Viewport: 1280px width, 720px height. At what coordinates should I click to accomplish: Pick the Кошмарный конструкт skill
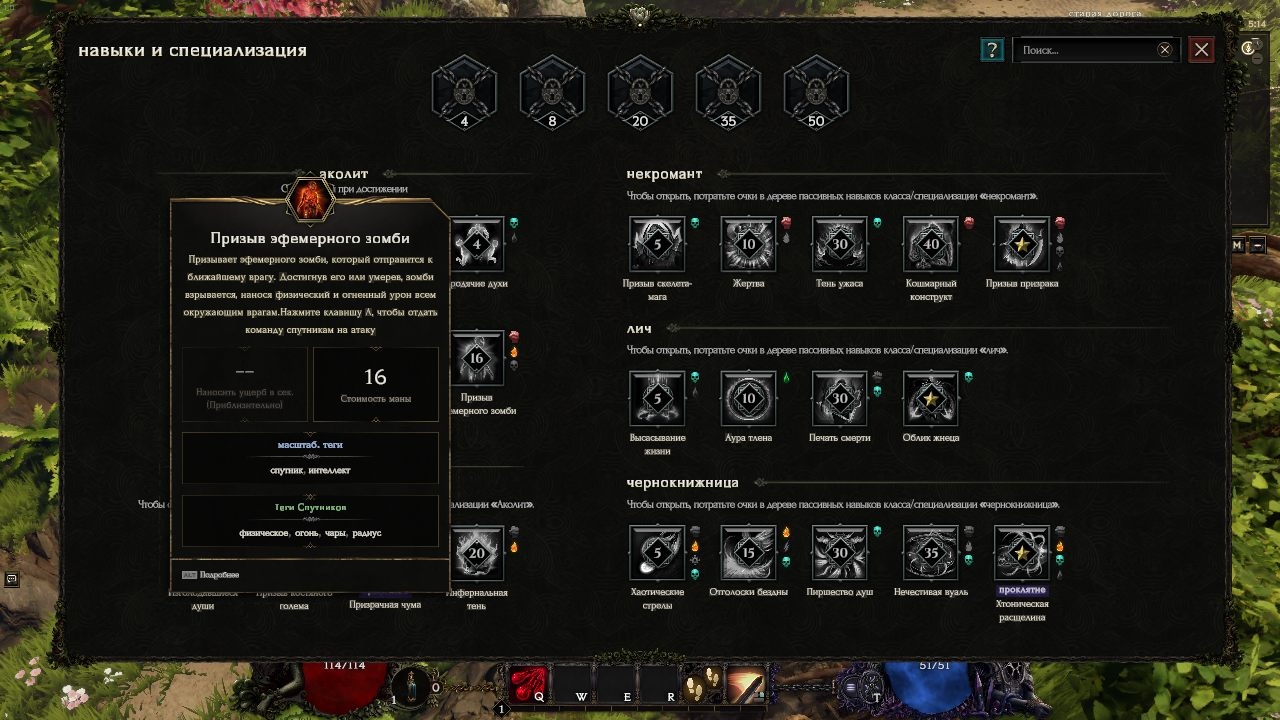click(930, 244)
